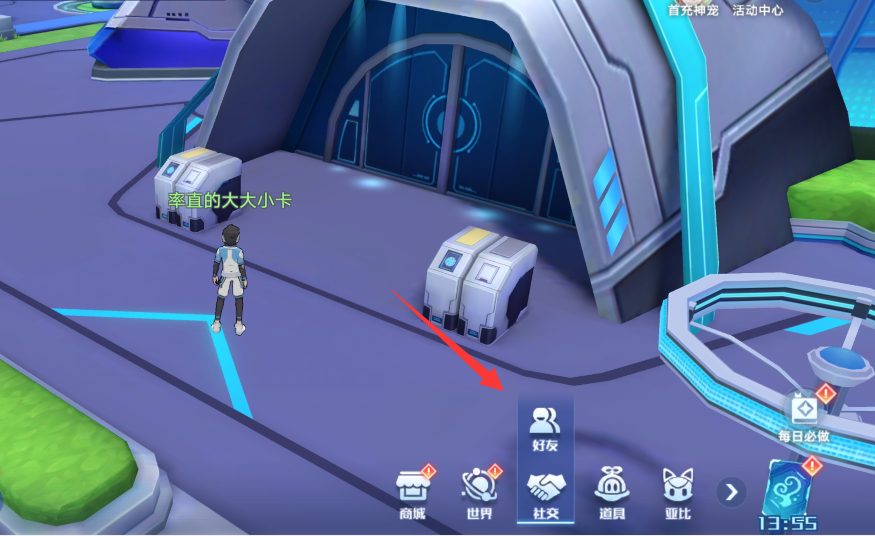Expand the bottom menu with the arrow button

click(x=732, y=491)
